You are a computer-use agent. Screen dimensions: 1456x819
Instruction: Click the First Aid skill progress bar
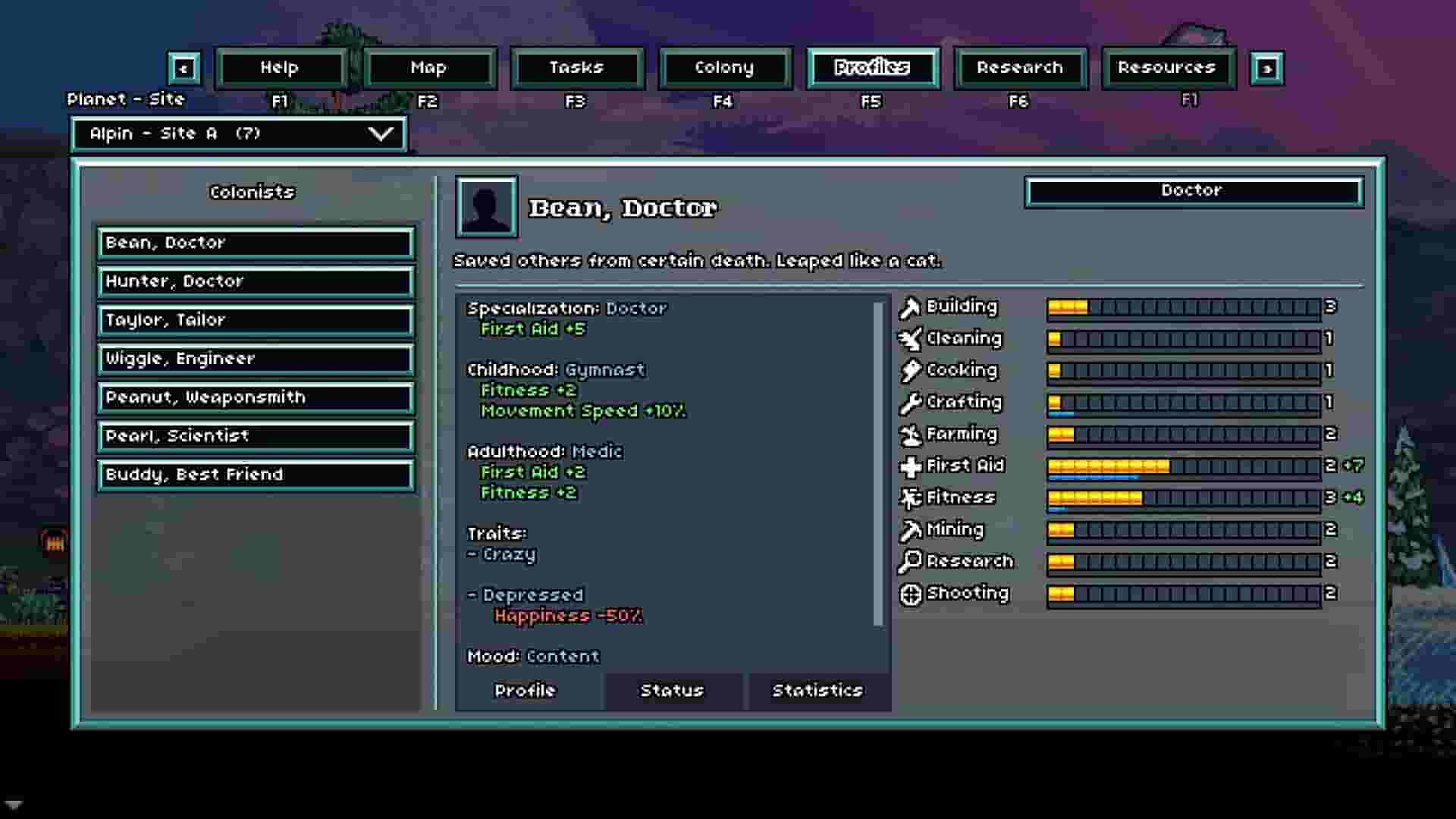(1183, 466)
